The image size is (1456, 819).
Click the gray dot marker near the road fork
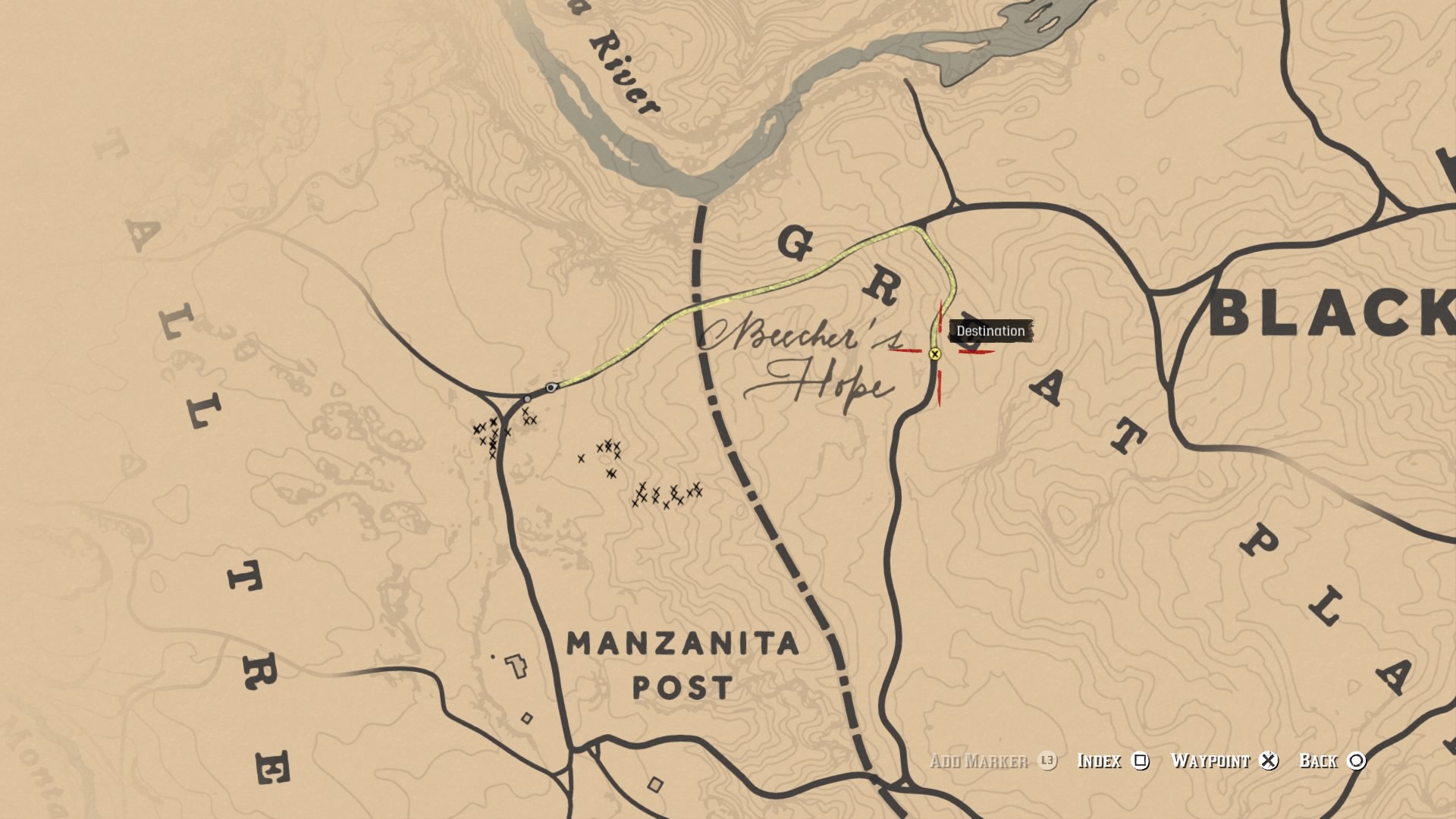pyautogui.click(x=528, y=399)
